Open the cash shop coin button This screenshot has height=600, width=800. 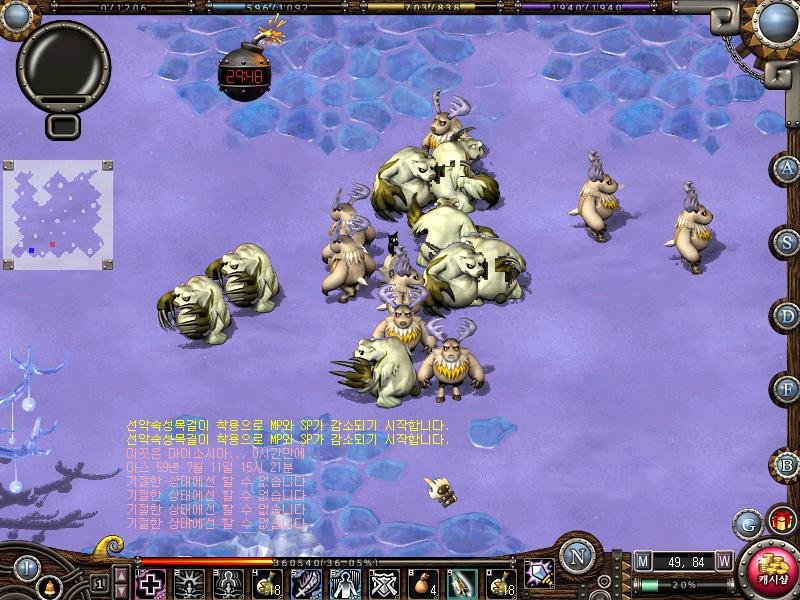pos(771,571)
